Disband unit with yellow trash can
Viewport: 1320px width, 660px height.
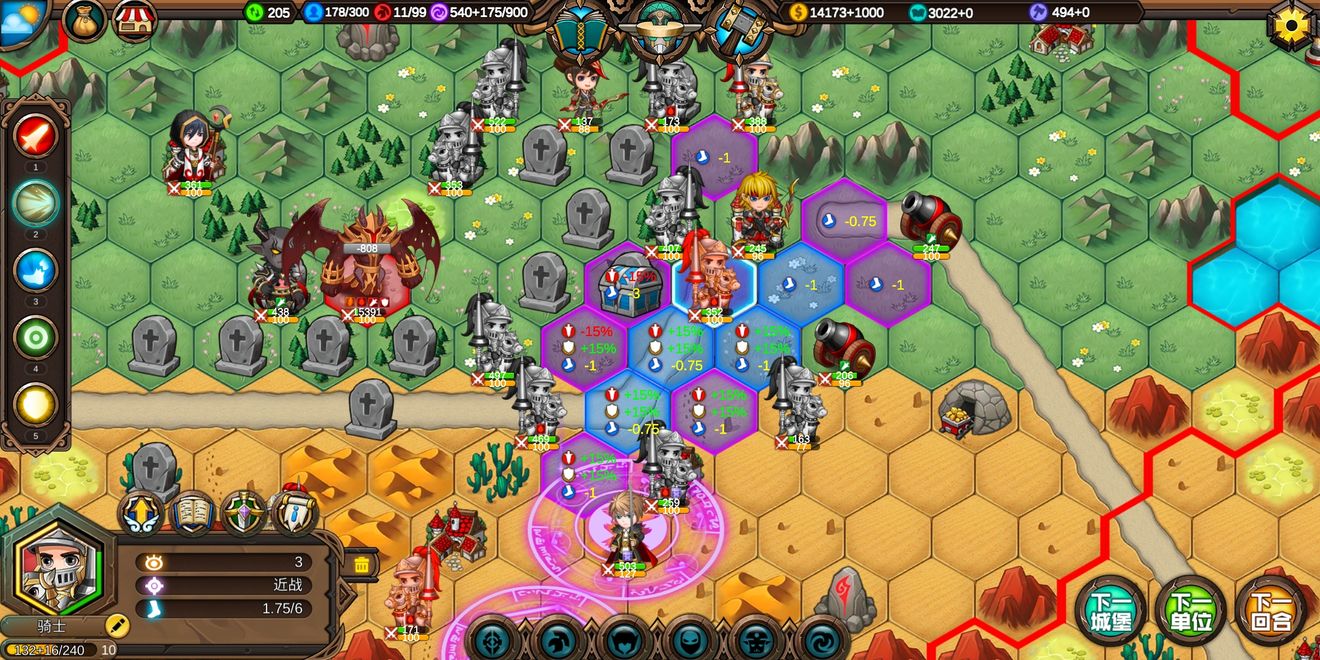[360, 566]
